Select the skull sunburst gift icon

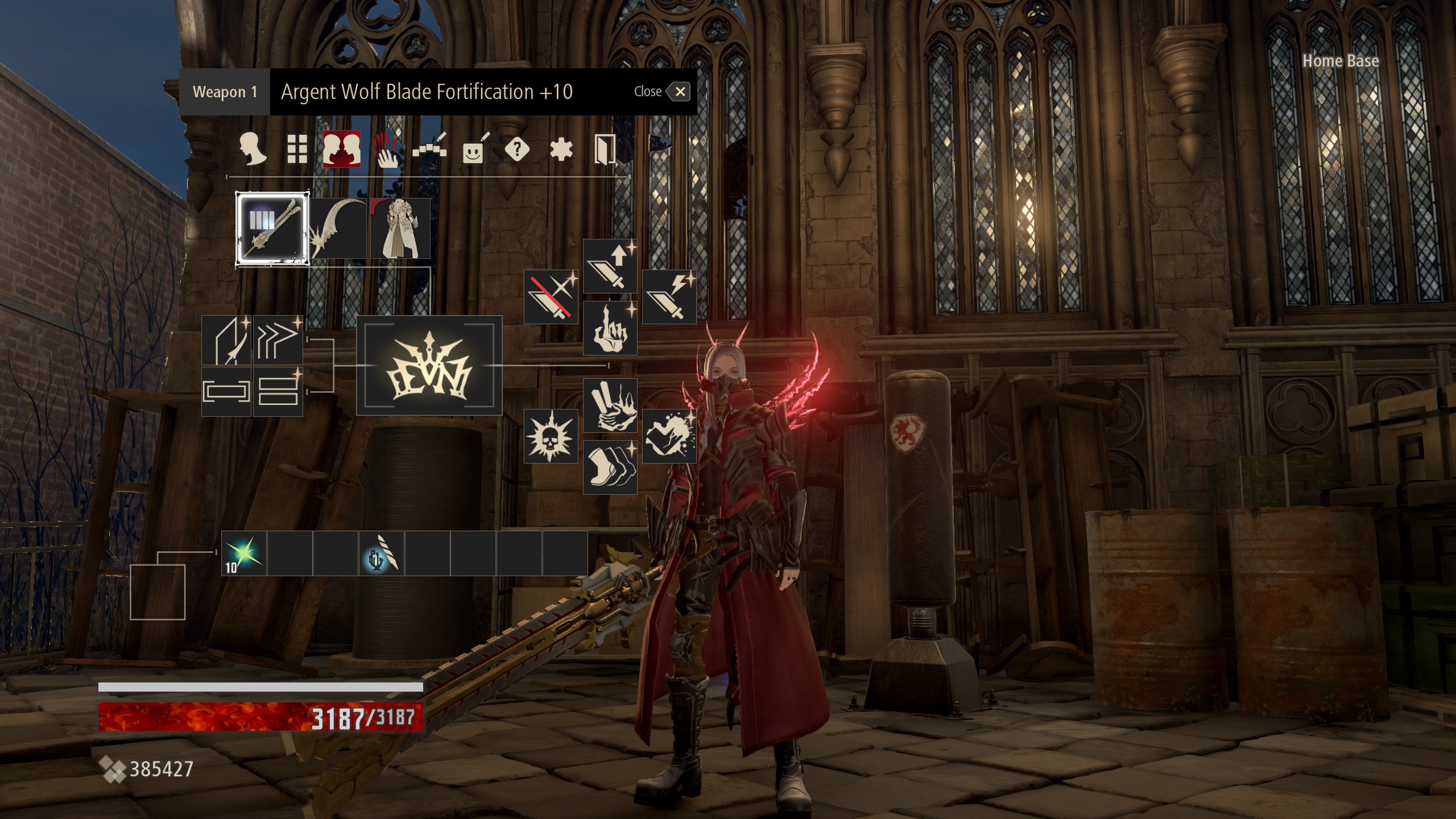click(x=551, y=436)
